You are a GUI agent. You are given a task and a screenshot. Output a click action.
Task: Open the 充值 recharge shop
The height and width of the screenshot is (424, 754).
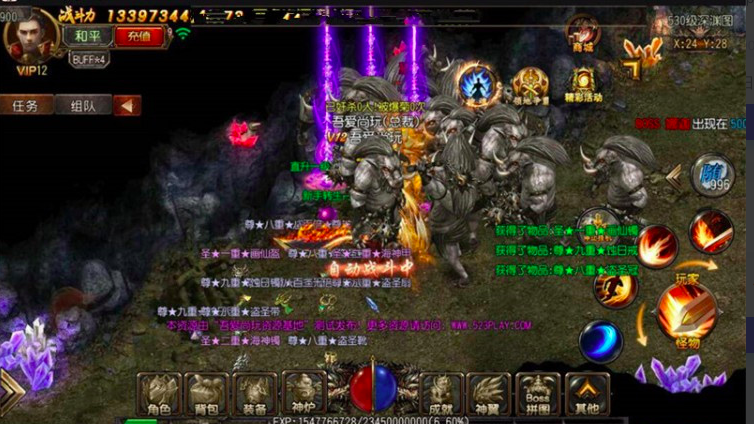139,35
